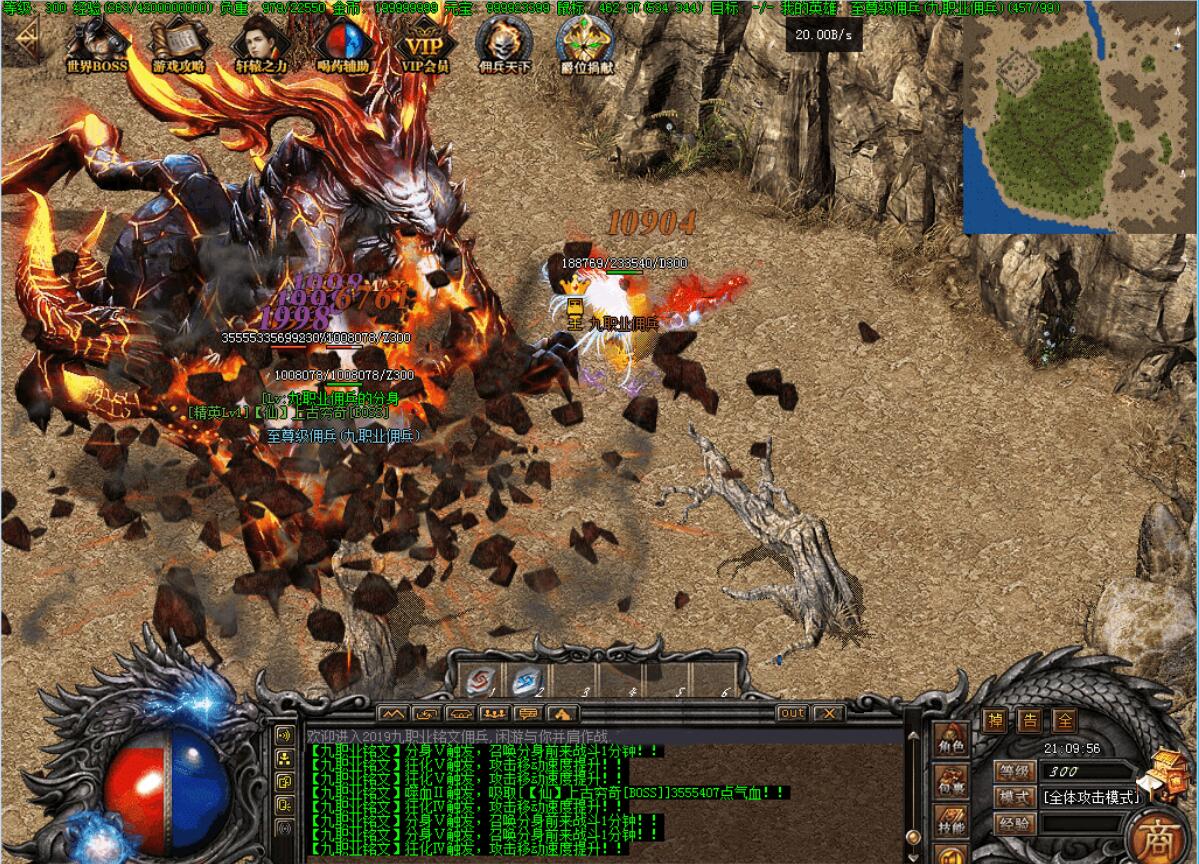This screenshot has width=1199, height=864.
Task: Open the 世界BOSS menu
Action: pos(97,44)
